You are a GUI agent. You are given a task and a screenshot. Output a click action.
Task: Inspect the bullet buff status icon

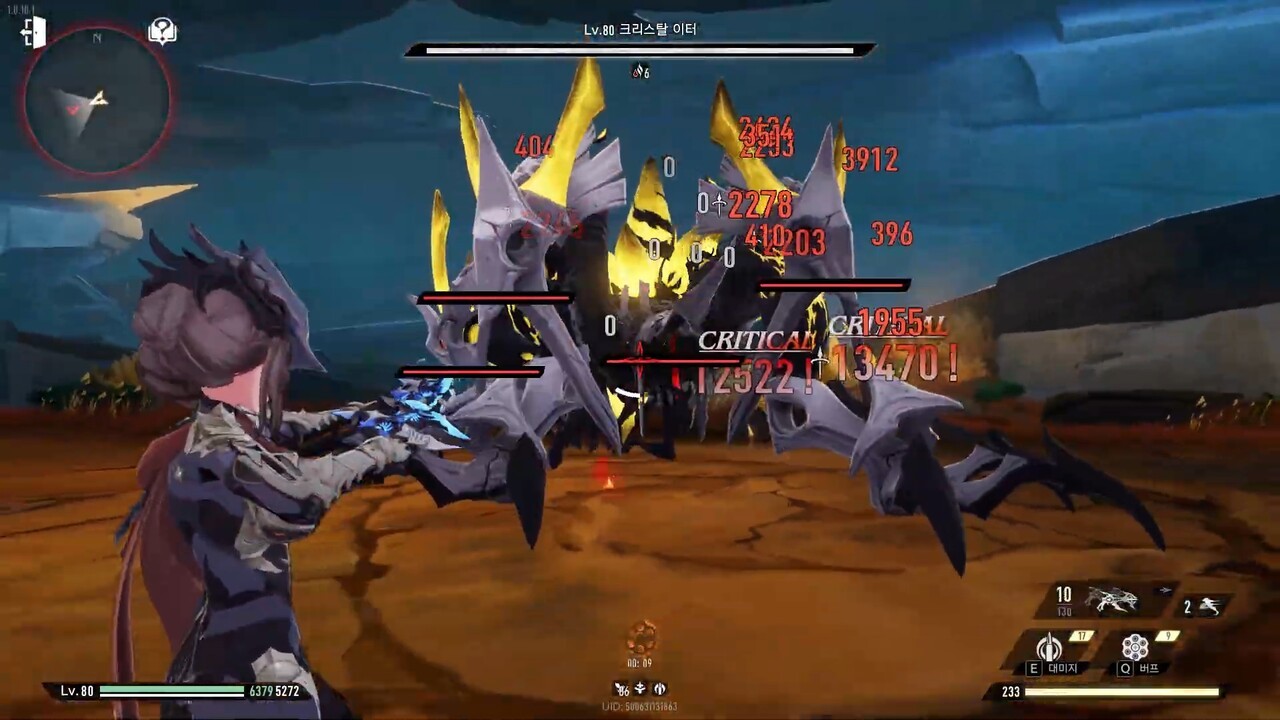click(660, 689)
